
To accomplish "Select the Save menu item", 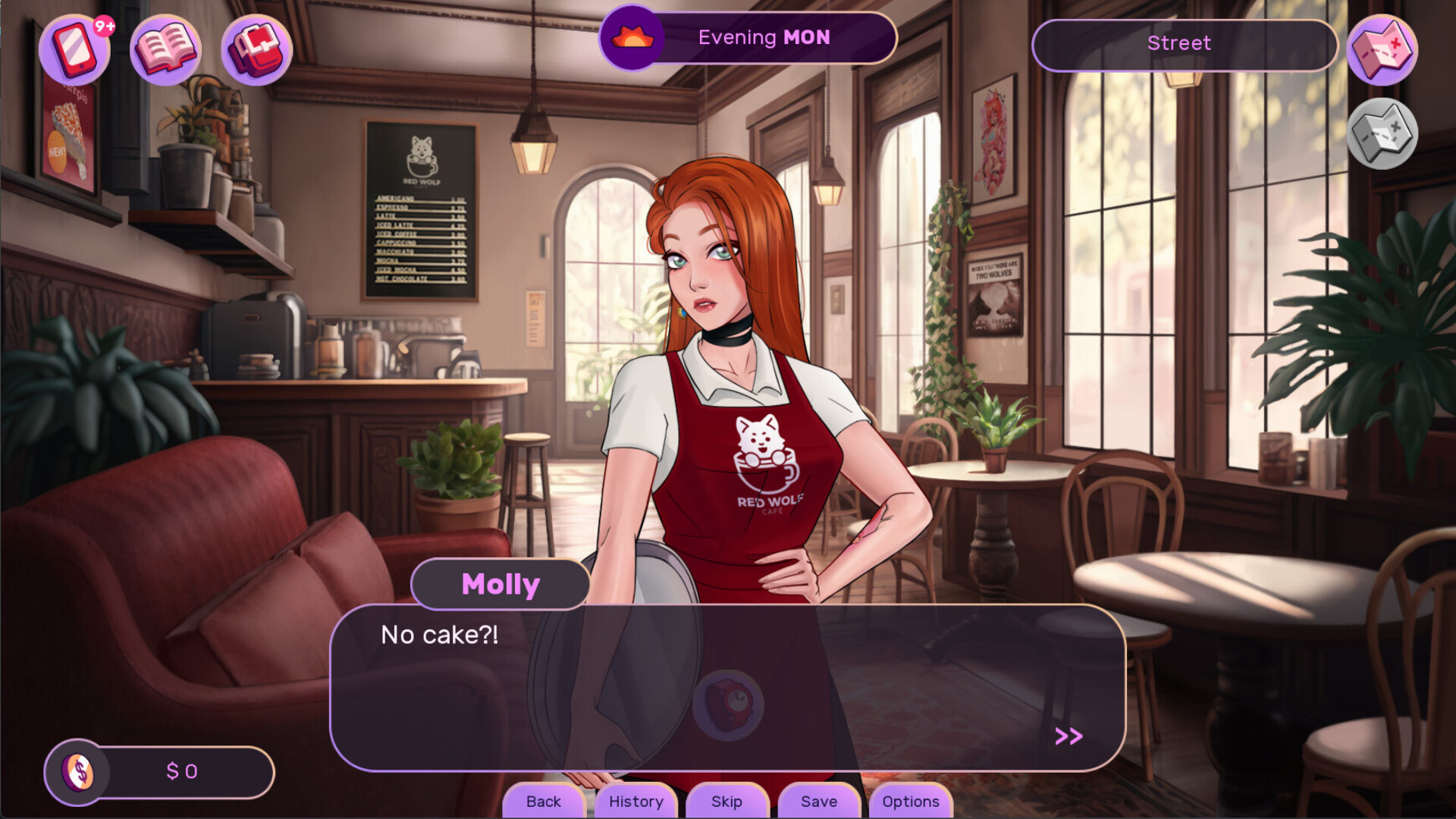I will pos(818,802).
